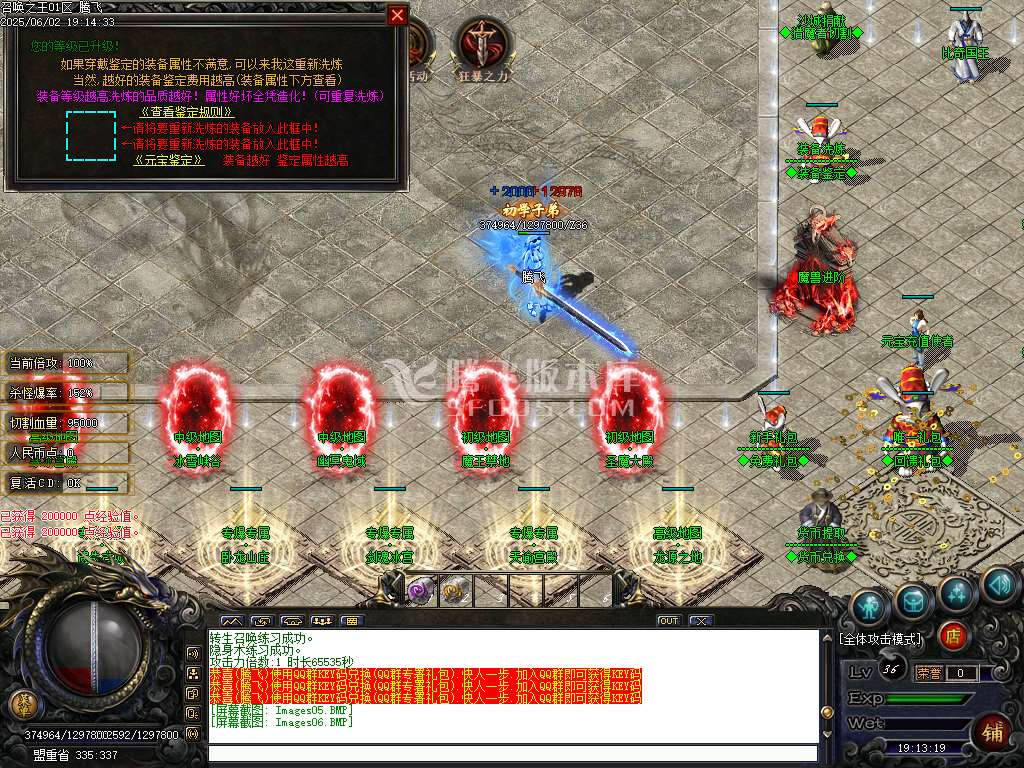Click the chat text input field

(510, 754)
